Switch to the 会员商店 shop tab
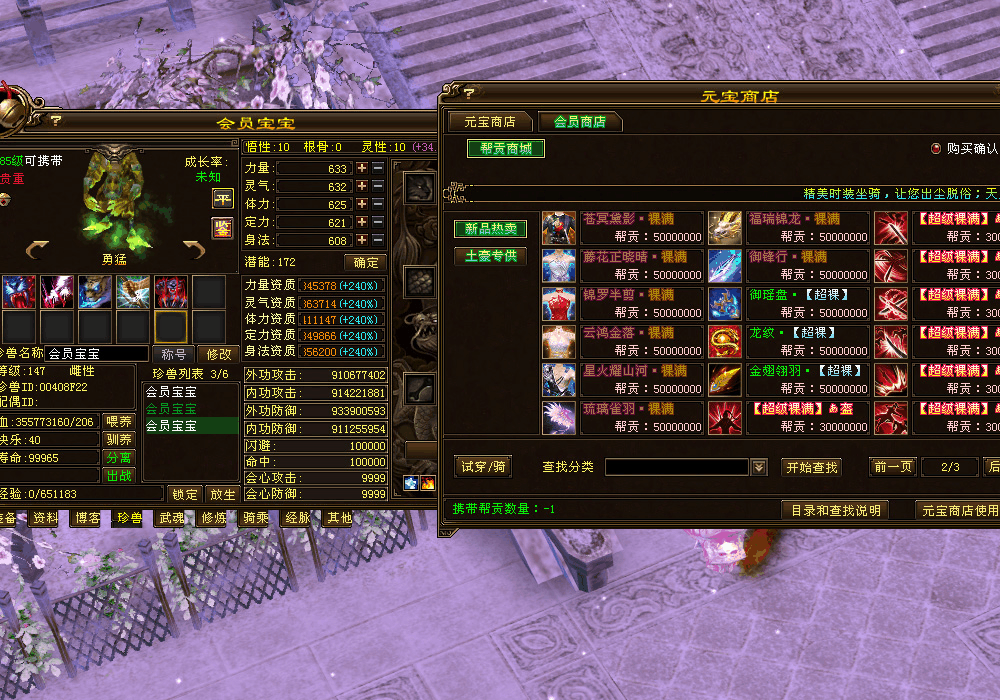Screen dimensions: 1000x700 point(580,122)
